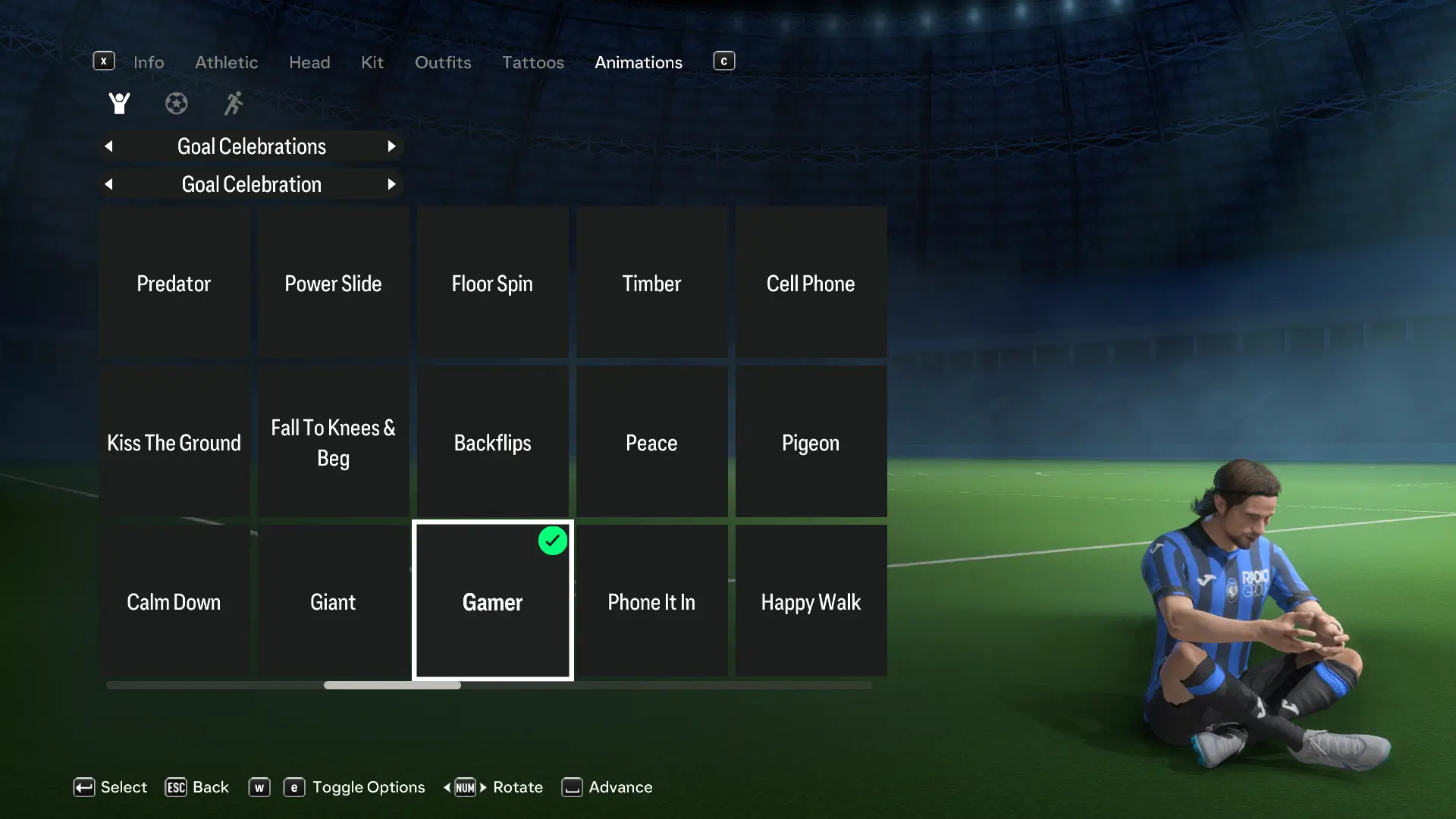Select the Calm Down celebration tile
The height and width of the screenshot is (819, 1456).
[174, 601]
